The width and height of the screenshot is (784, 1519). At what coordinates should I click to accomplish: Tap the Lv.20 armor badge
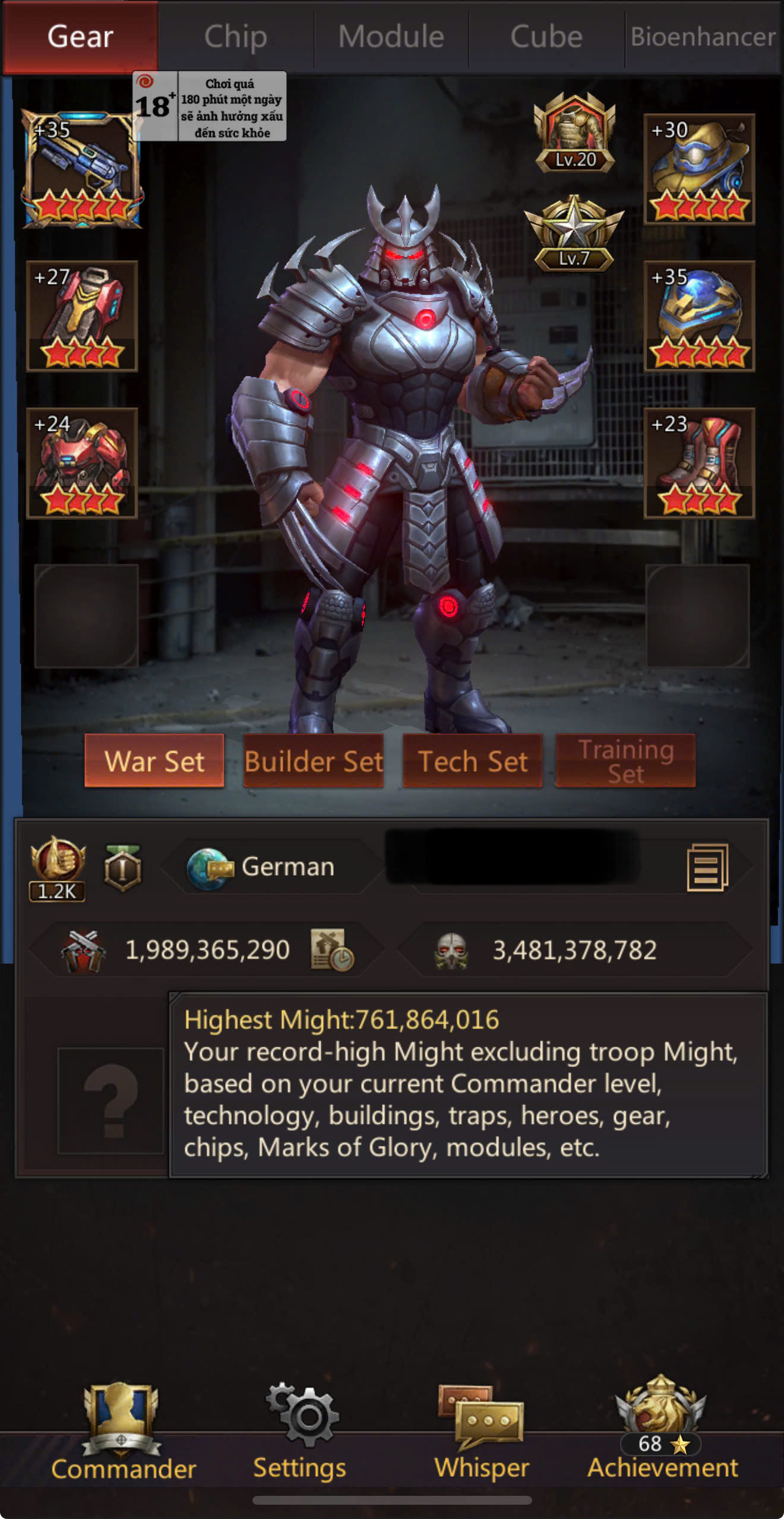574,133
